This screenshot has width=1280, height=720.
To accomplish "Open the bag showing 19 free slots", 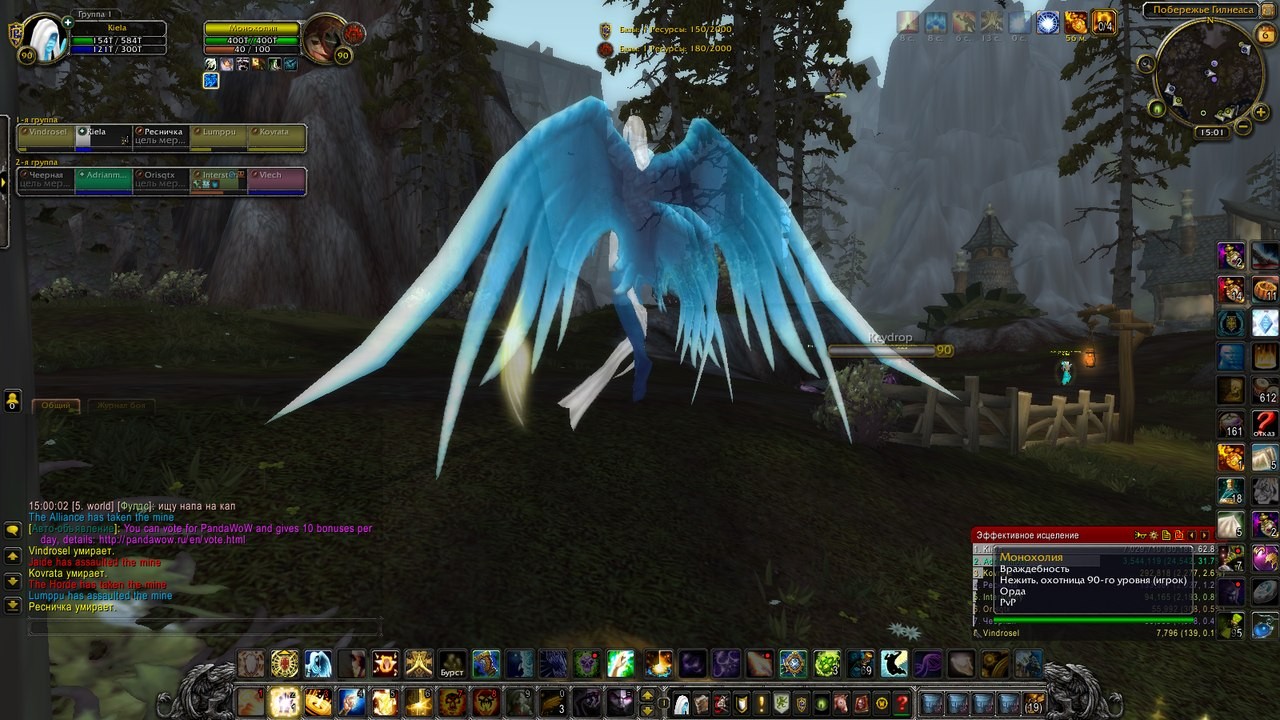I will click(1033, 703).
